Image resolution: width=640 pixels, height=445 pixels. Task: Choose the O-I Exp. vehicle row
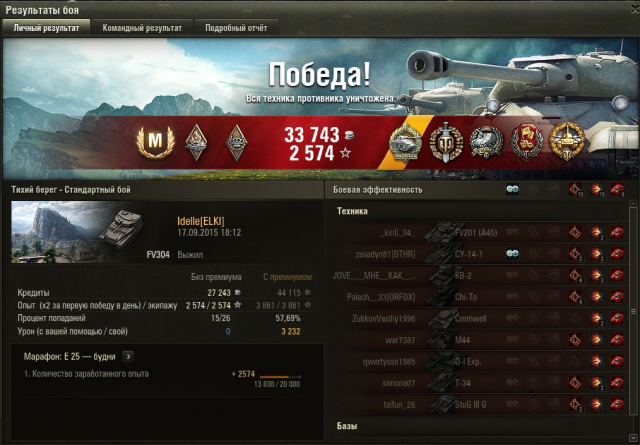pos(470,362)
